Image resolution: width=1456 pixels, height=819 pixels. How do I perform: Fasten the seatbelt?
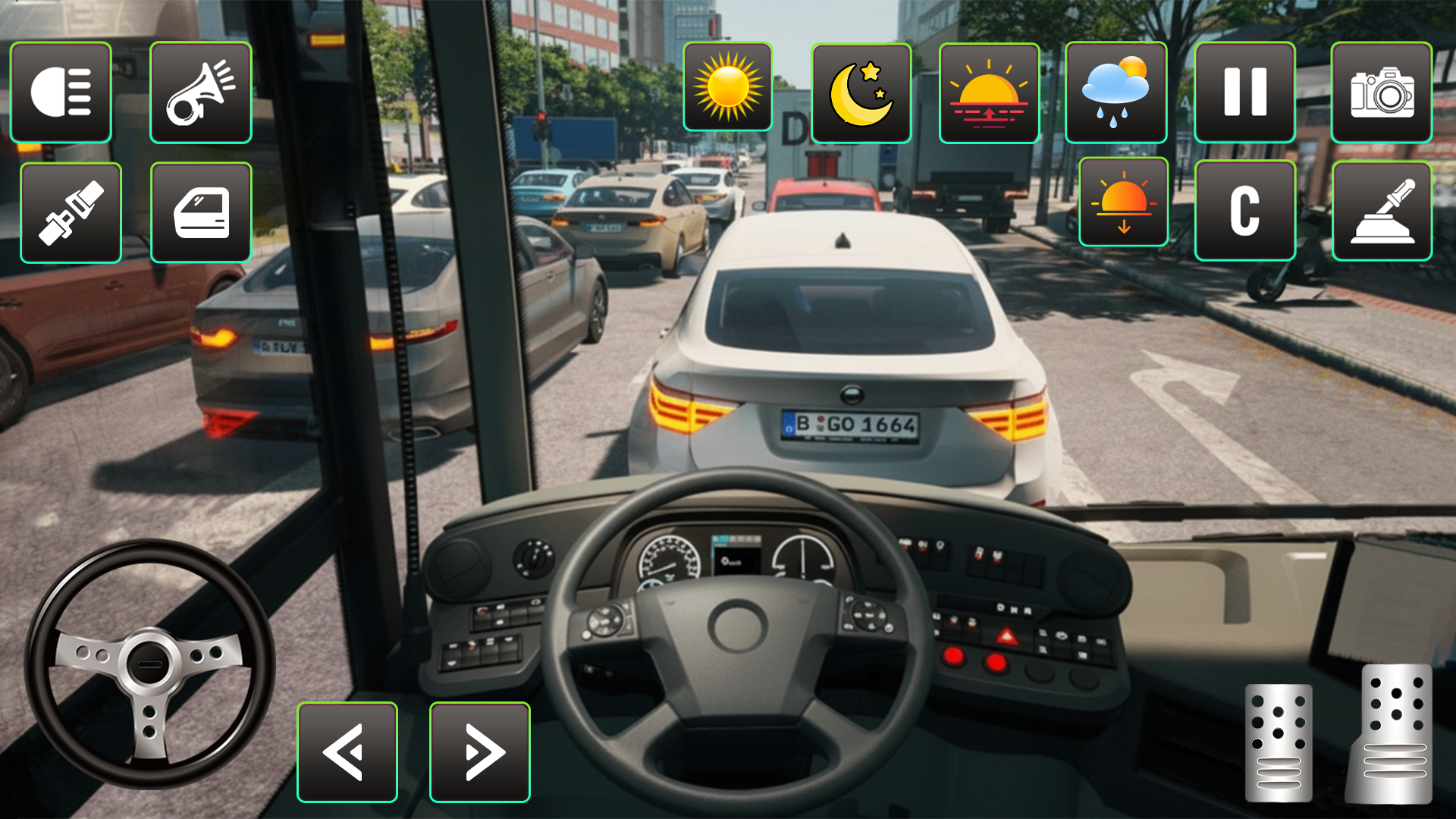pos(71,211)
